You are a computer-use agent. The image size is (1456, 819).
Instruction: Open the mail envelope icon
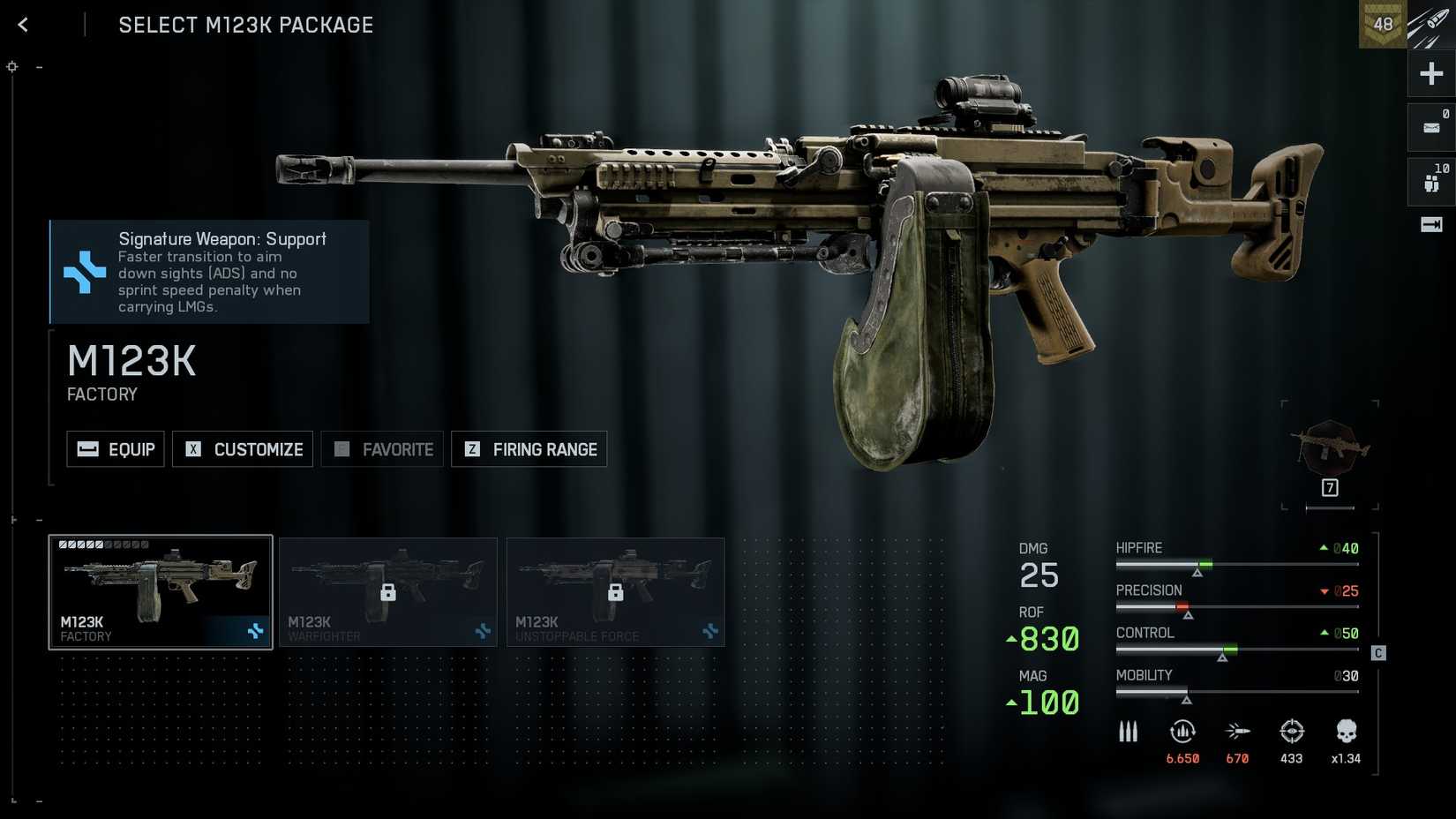[x=1430, y=128]
